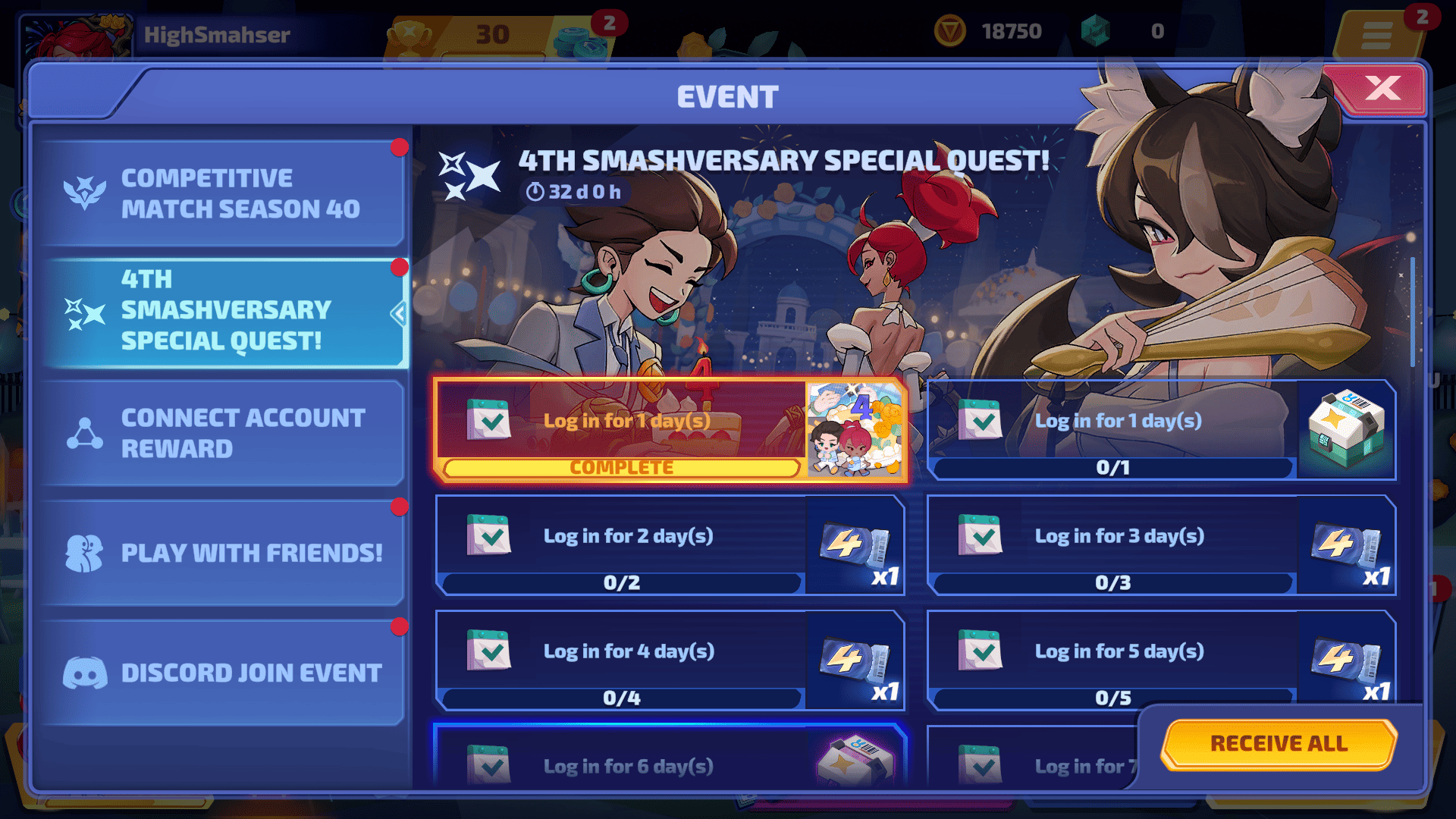Show the Play With Friends event
This screenshot has width=1456, height=819.
click(222, 553)
